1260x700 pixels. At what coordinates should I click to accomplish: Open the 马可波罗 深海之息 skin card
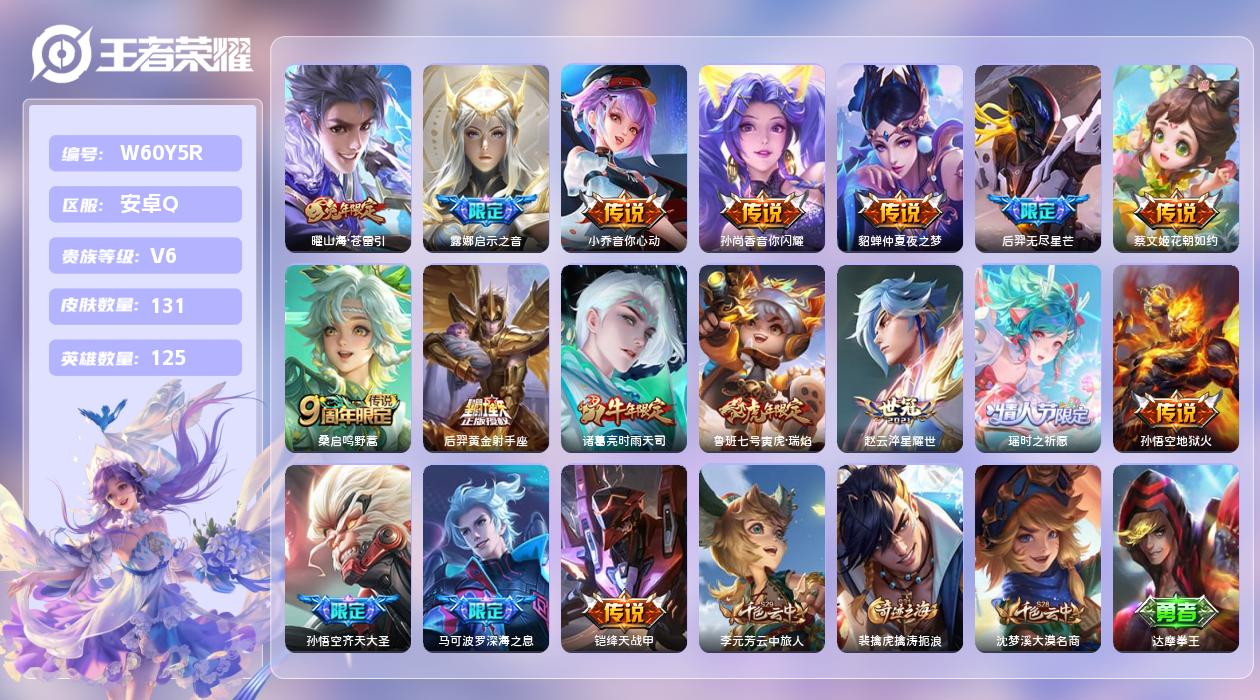(486, 558)
